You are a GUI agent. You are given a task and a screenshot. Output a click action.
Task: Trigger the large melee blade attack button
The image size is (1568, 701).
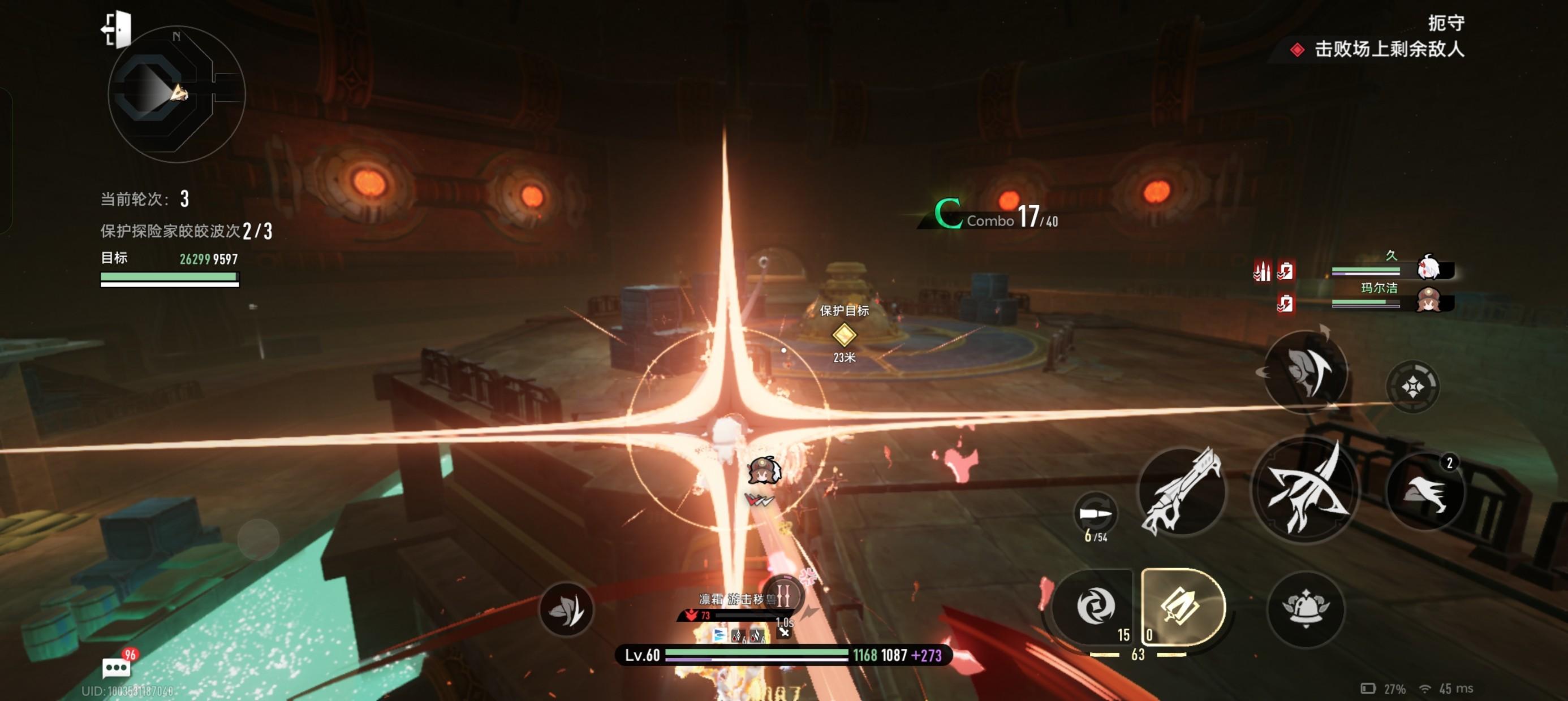point(1304,490)
